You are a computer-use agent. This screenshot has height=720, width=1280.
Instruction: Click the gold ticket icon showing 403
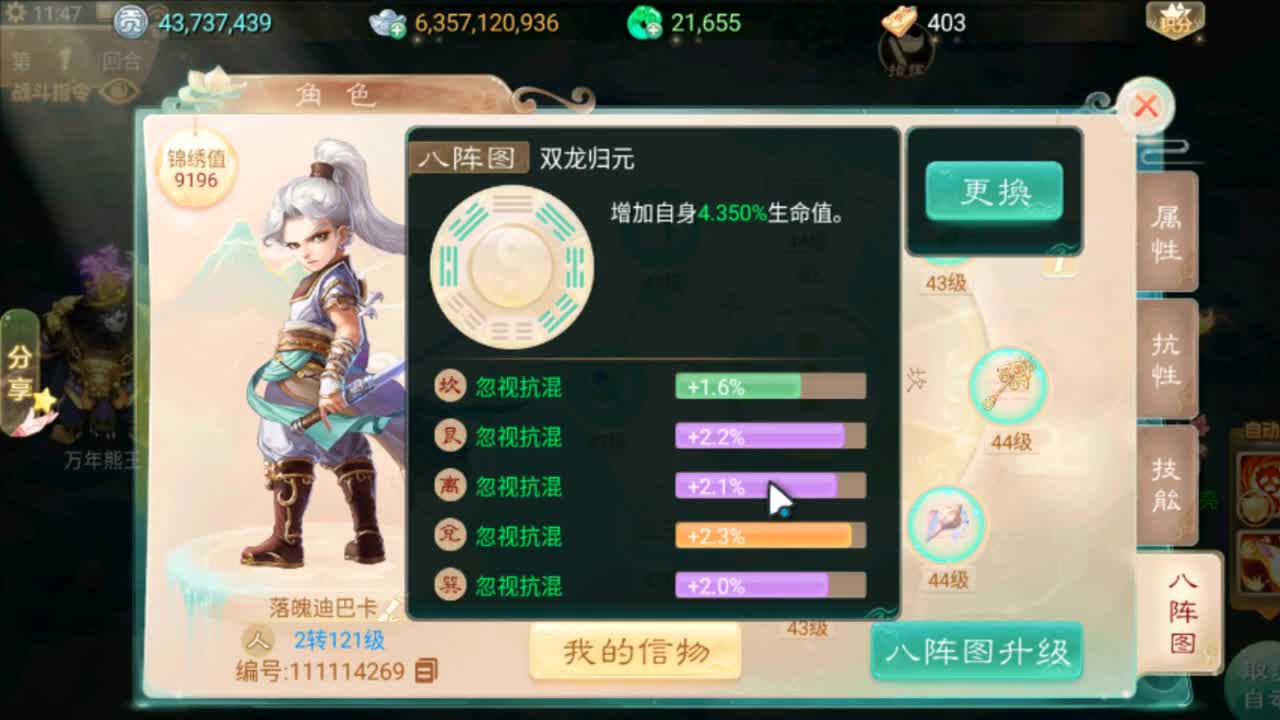(x=901, y=18)
